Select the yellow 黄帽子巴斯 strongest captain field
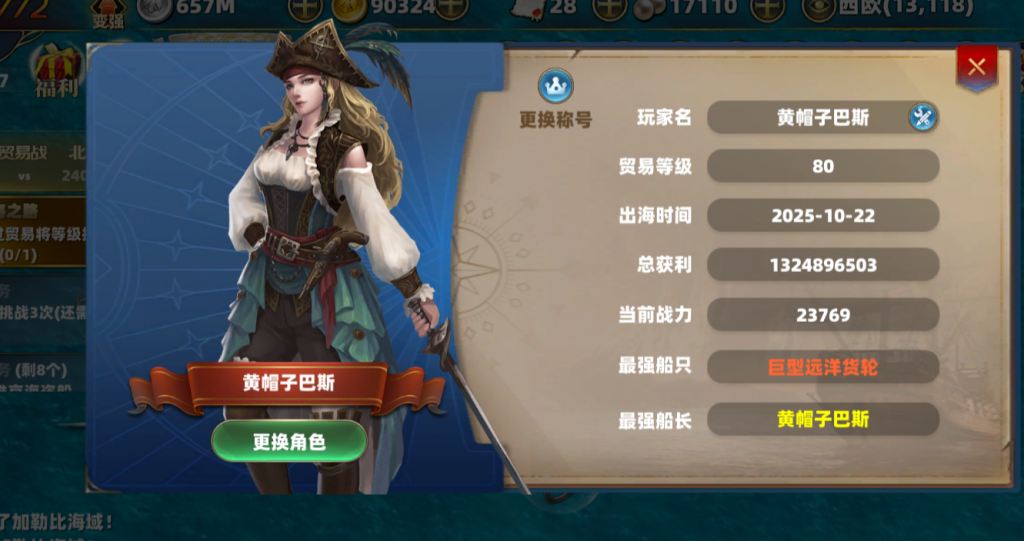The width and height of the screenshot is (1024, 541). click(822, 419)
